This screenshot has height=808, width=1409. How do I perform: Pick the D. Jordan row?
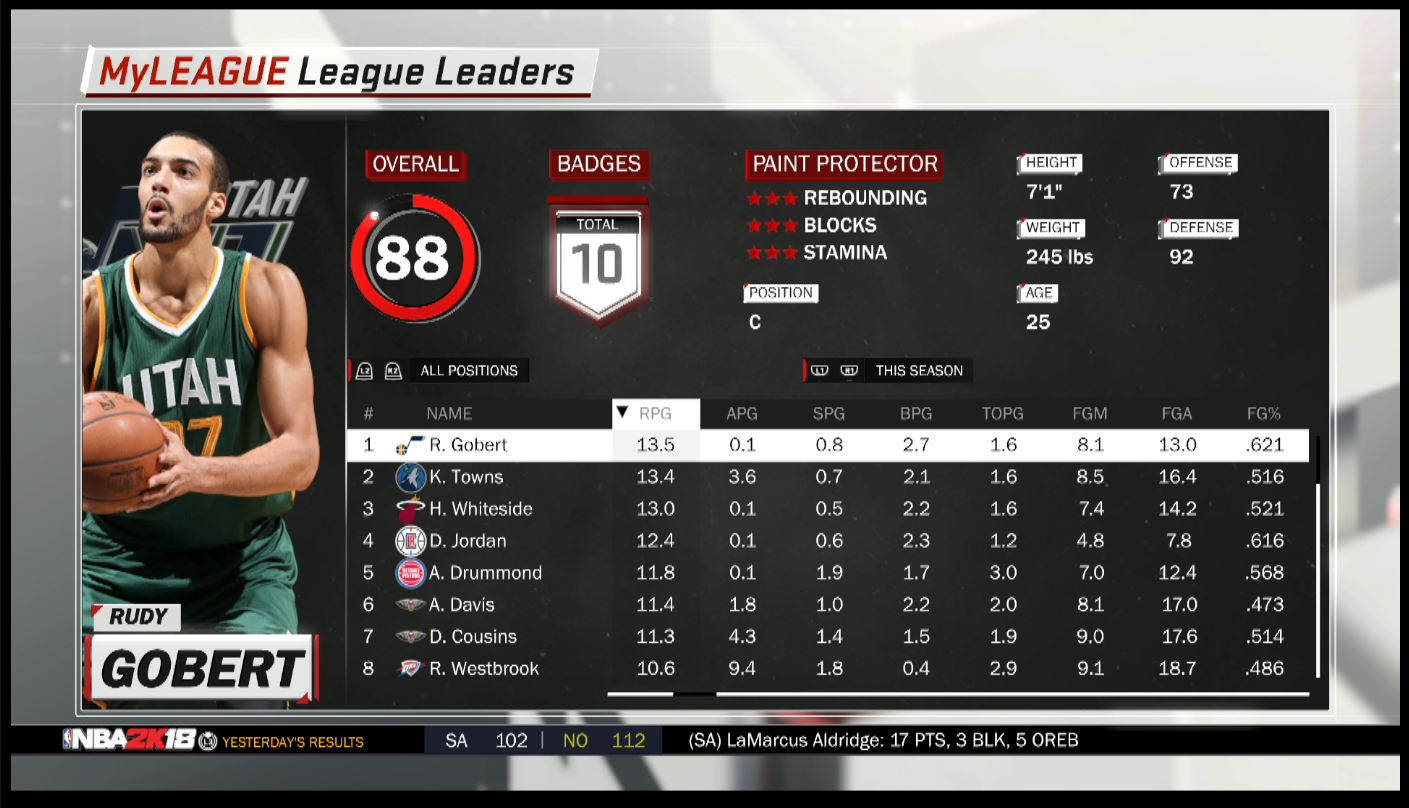467,541
